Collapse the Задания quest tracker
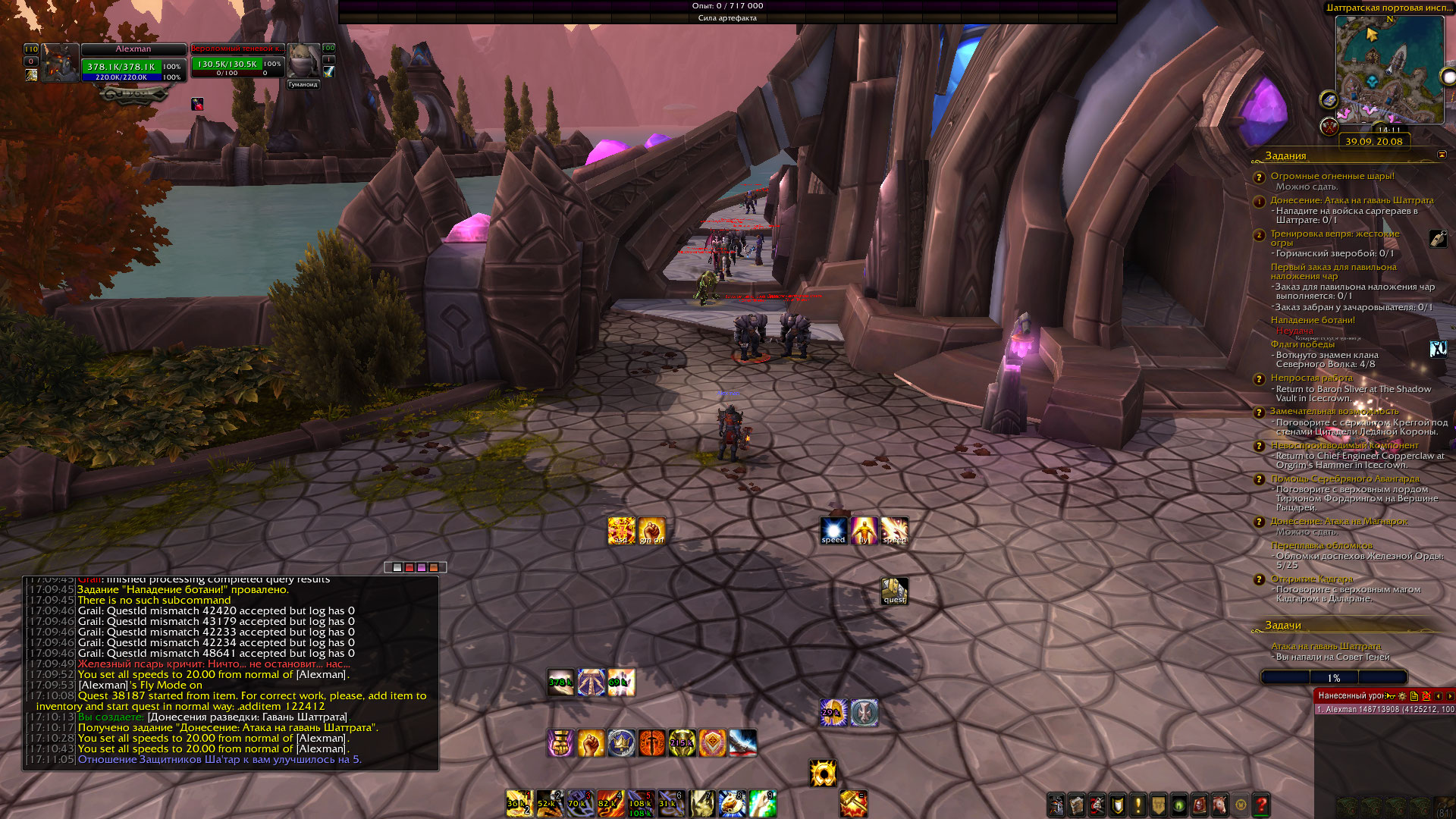1456x819 pixels. pyautogui.click(x=1442, y=155)
